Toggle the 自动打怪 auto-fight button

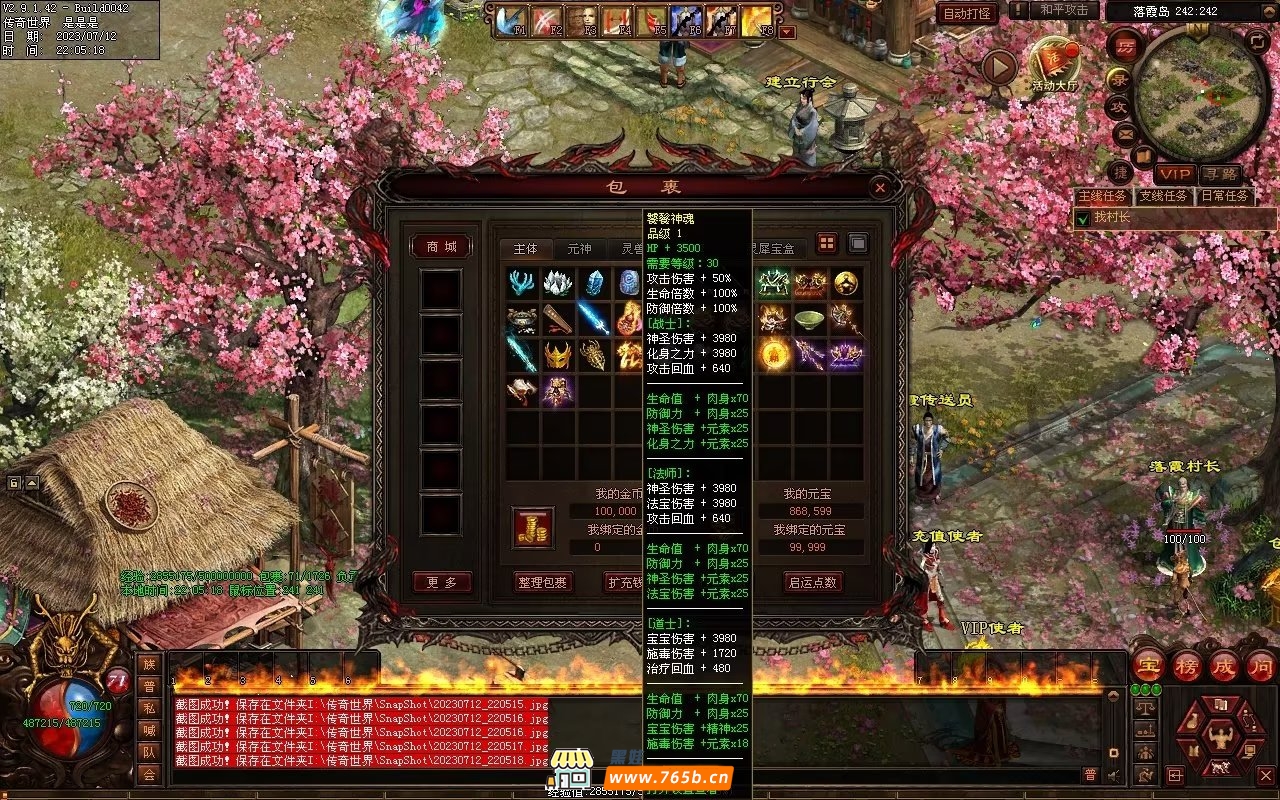pyautogui.click(x=967, y=13)
